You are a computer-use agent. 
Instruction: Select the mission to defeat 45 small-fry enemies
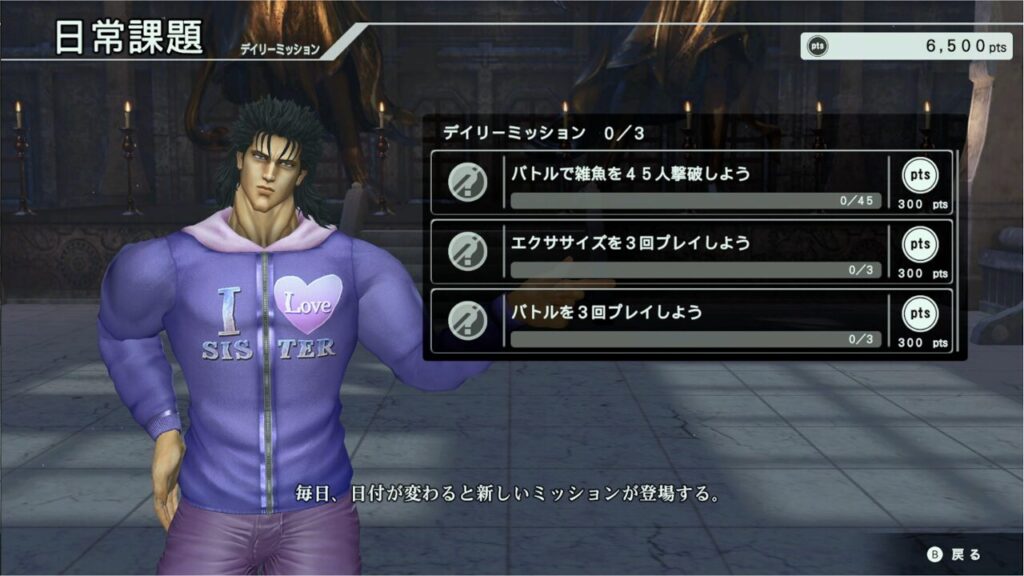pos(690,183)
